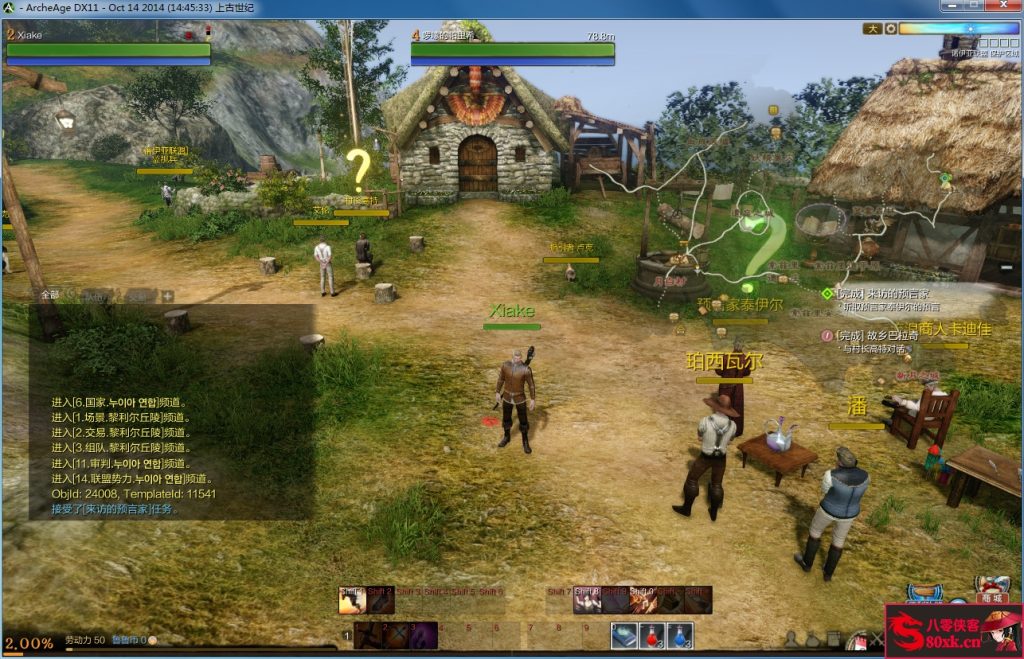
Task: Add a new chat tab with plus
Action: [168, 295]
